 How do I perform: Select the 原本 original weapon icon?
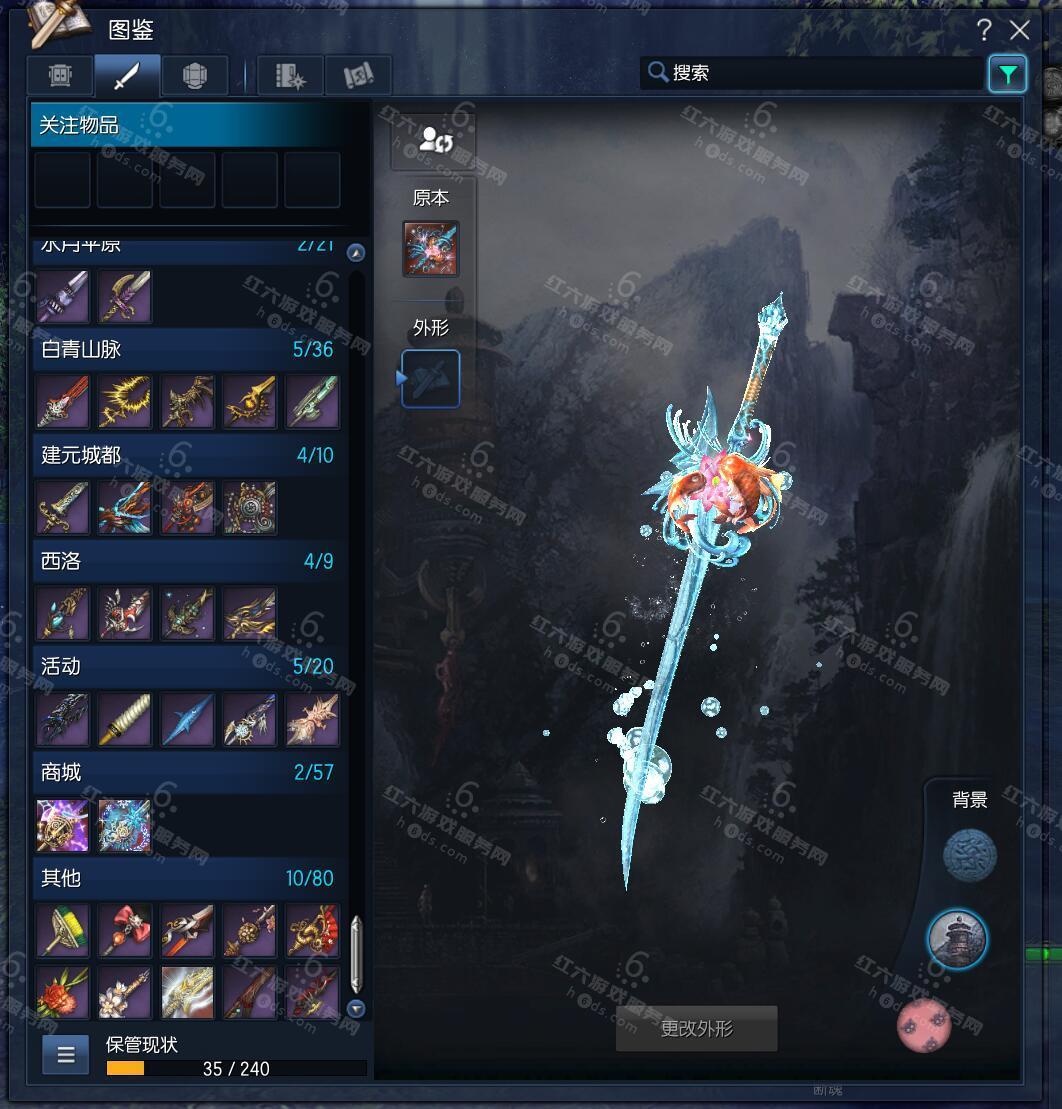431,249
